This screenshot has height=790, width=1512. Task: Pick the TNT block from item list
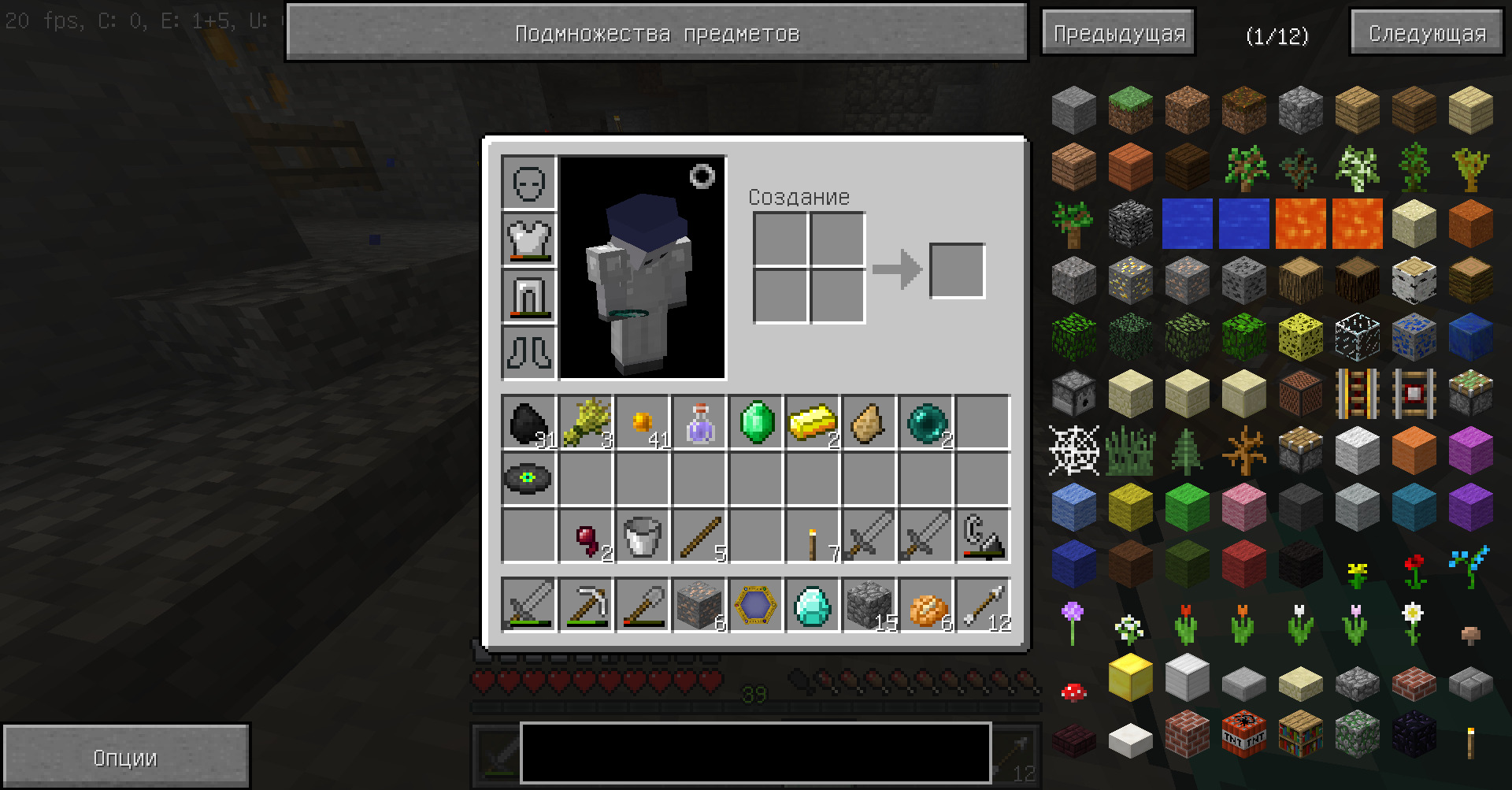click(x=1243, y=734)
